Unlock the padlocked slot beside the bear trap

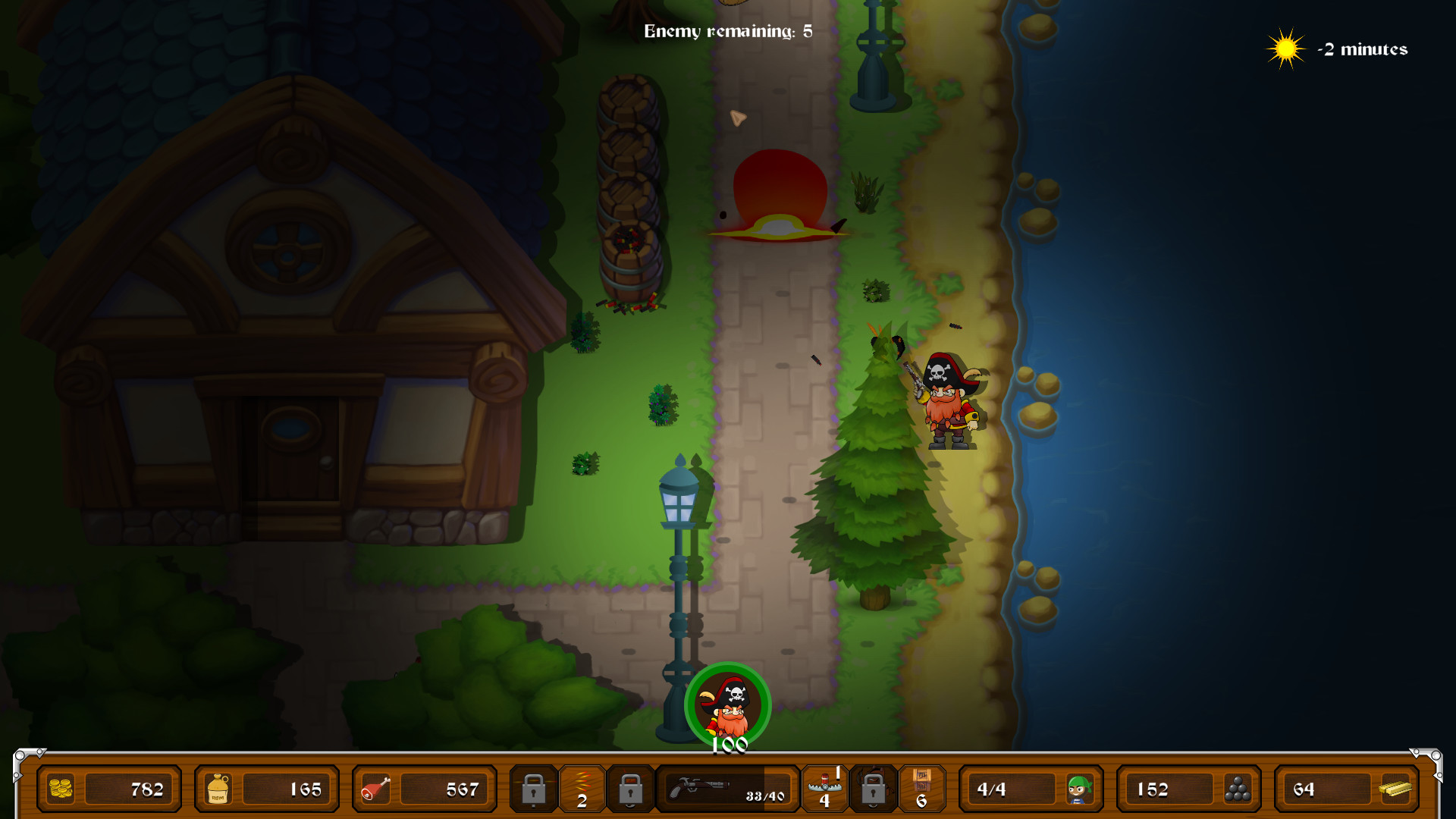(x=874, y=789)
